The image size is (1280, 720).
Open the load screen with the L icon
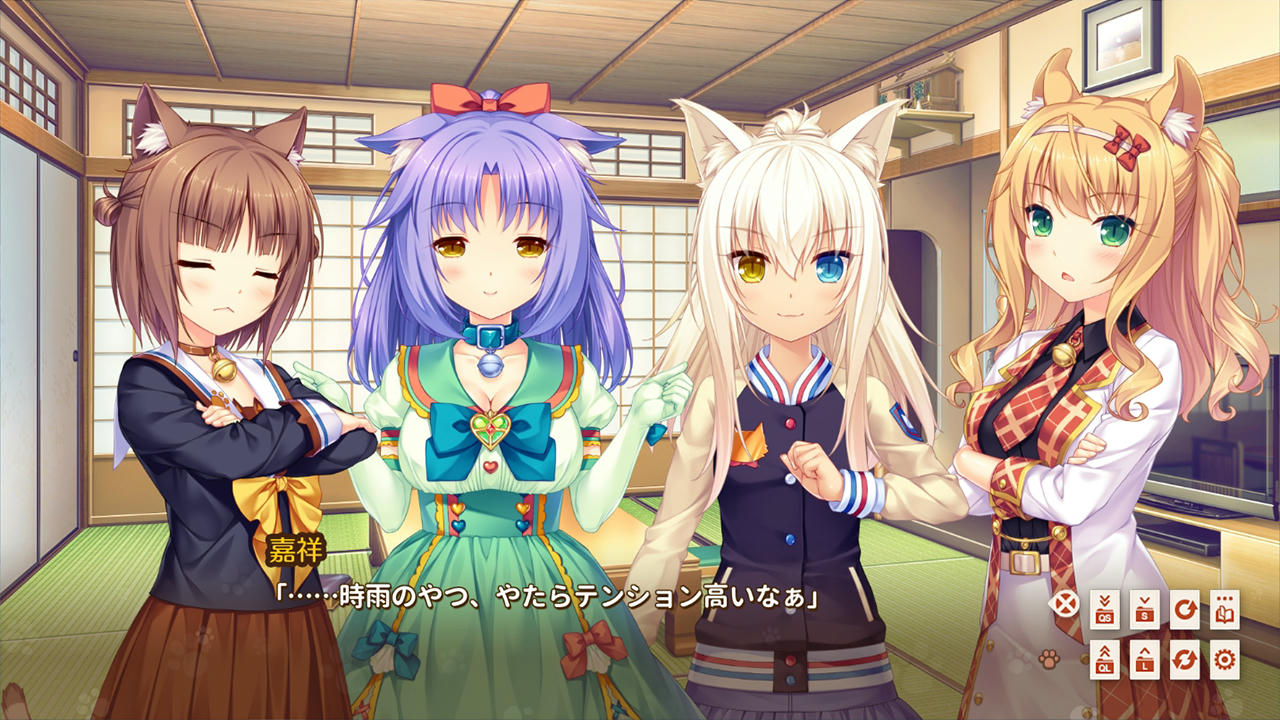[x=1145, y=661]
